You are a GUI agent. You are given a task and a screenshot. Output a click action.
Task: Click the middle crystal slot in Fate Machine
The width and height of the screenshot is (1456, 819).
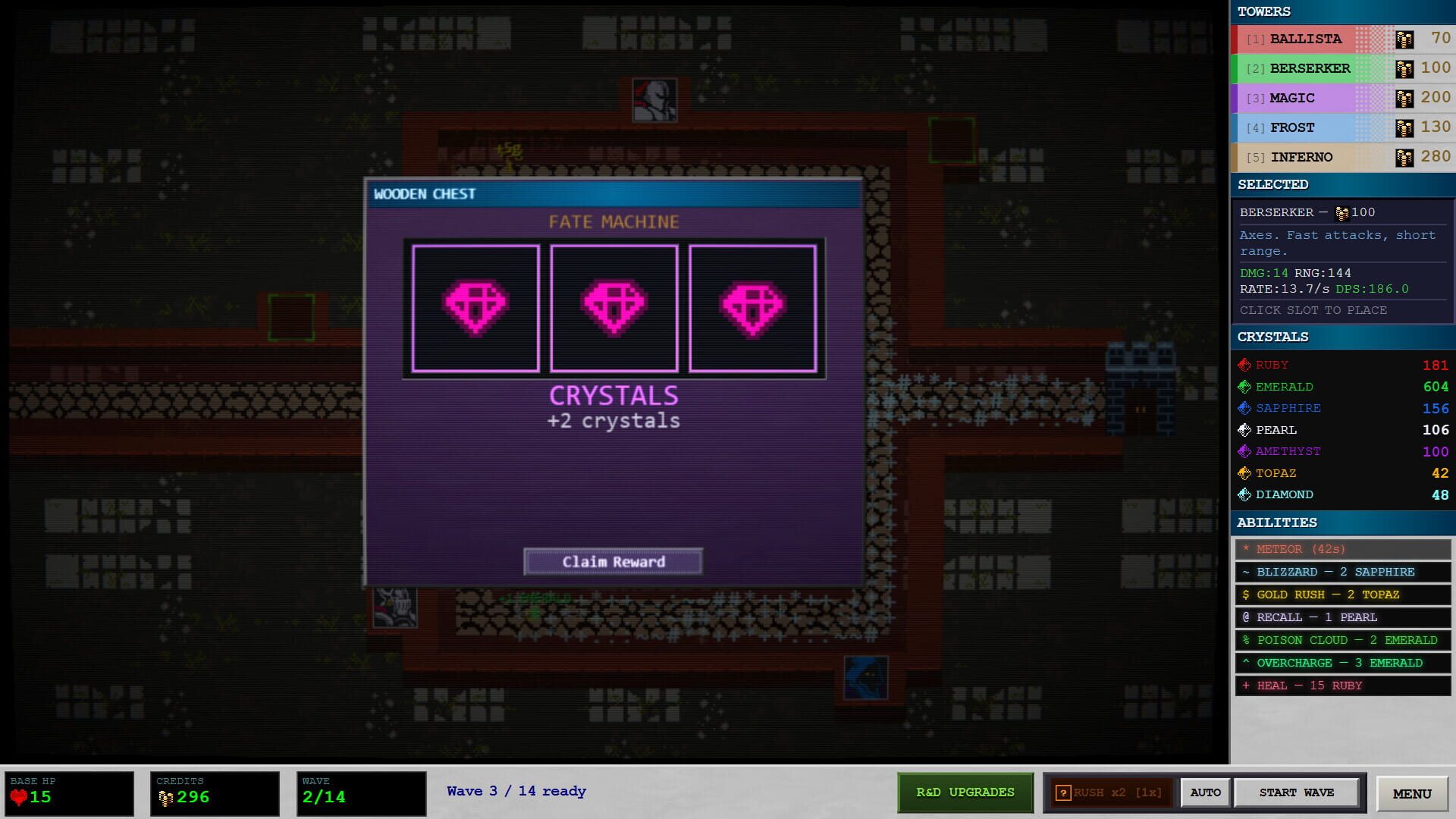[x=614, y=306]
